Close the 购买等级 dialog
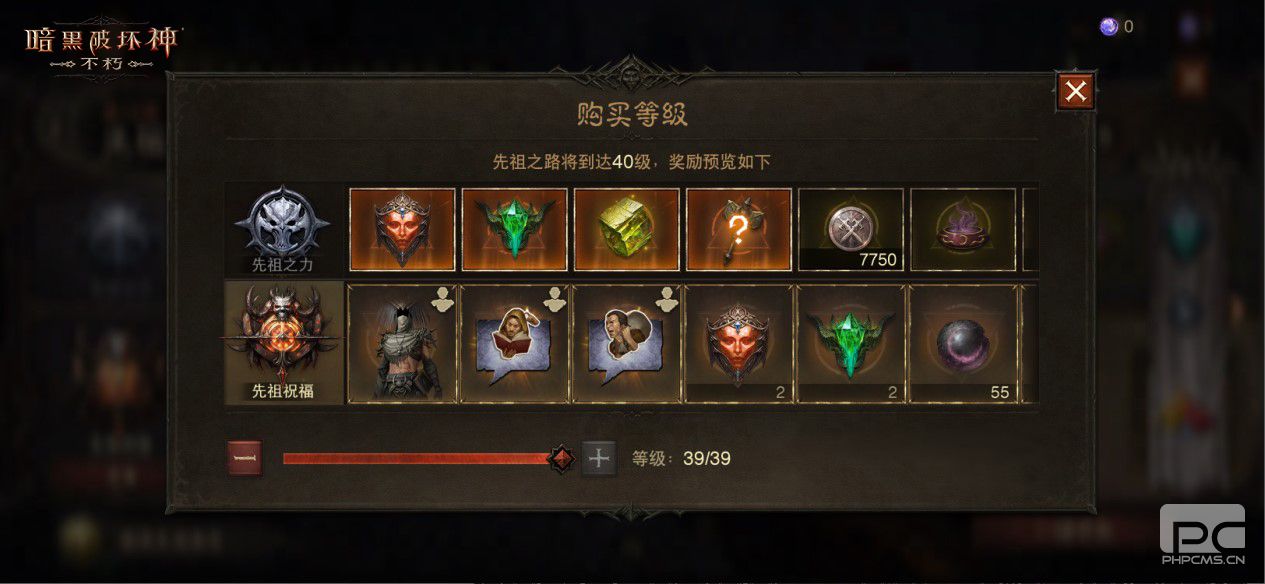 pos(1075,92)
